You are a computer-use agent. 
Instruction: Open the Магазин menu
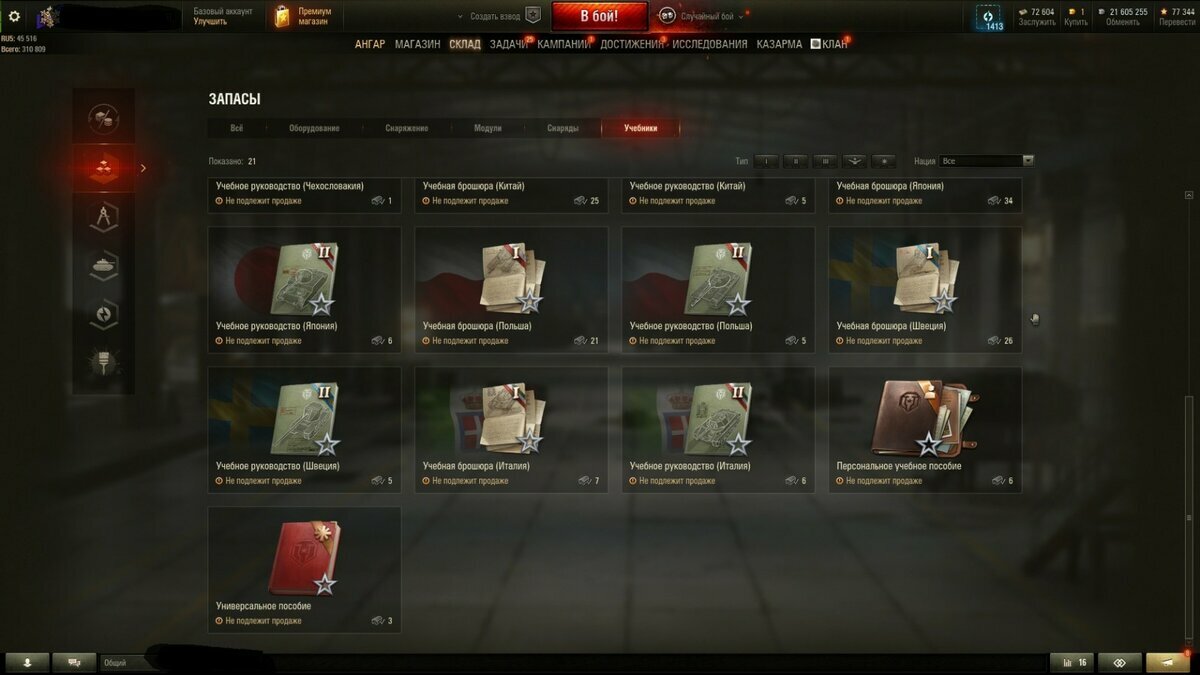point(417,44)
